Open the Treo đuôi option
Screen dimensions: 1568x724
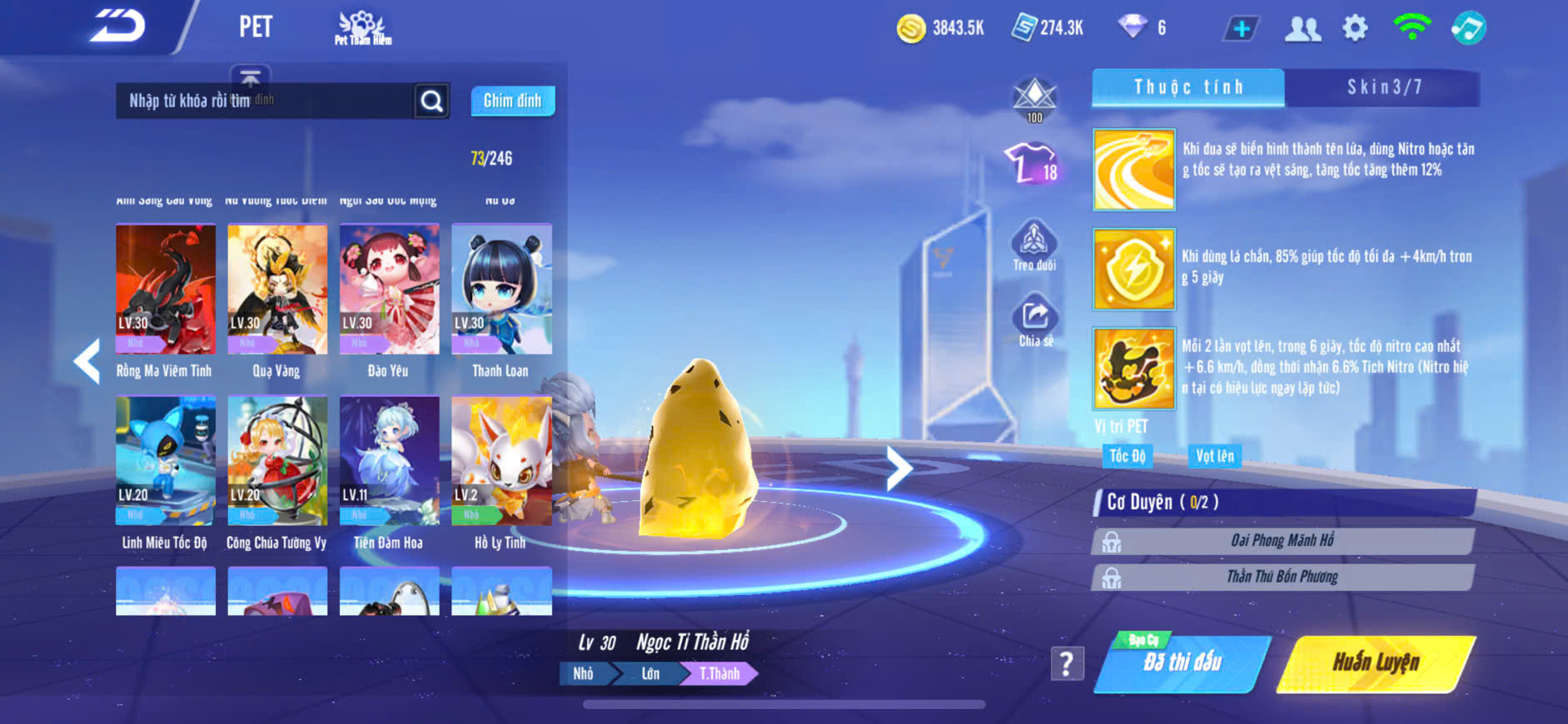(x=1034, y=245)
